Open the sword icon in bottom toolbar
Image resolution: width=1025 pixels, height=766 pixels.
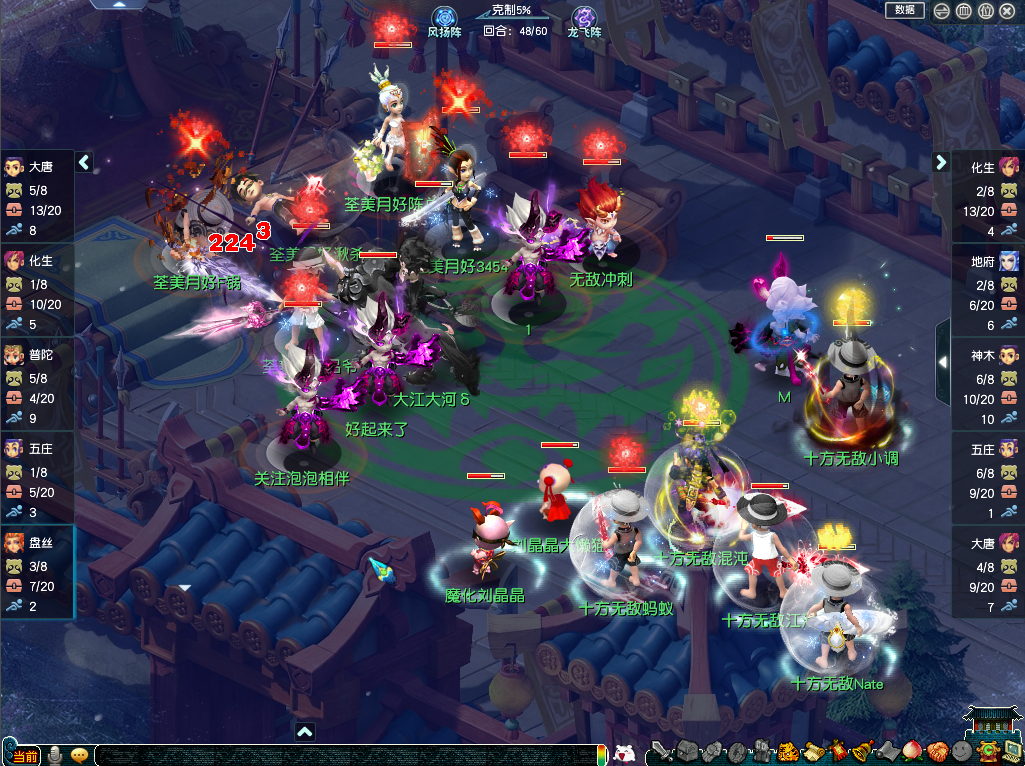[660, 751]
